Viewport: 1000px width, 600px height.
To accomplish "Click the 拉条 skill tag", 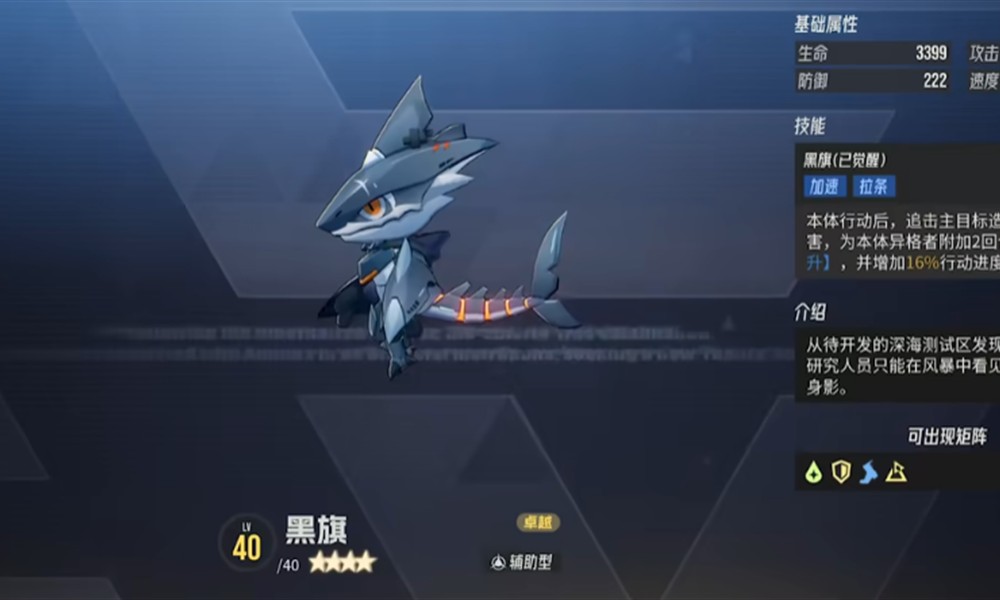I will click(x=874, y=187).
